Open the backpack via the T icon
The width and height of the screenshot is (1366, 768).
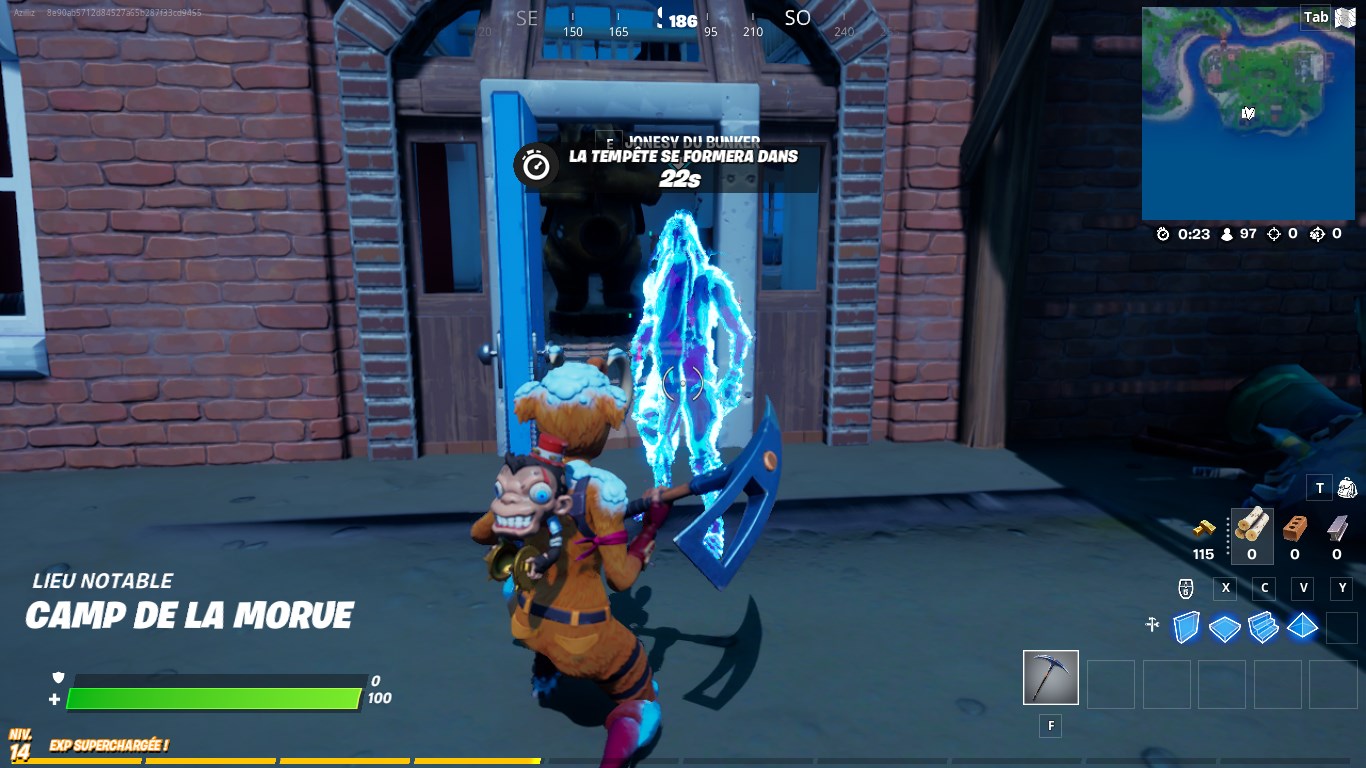click(x=1318, y=488)
